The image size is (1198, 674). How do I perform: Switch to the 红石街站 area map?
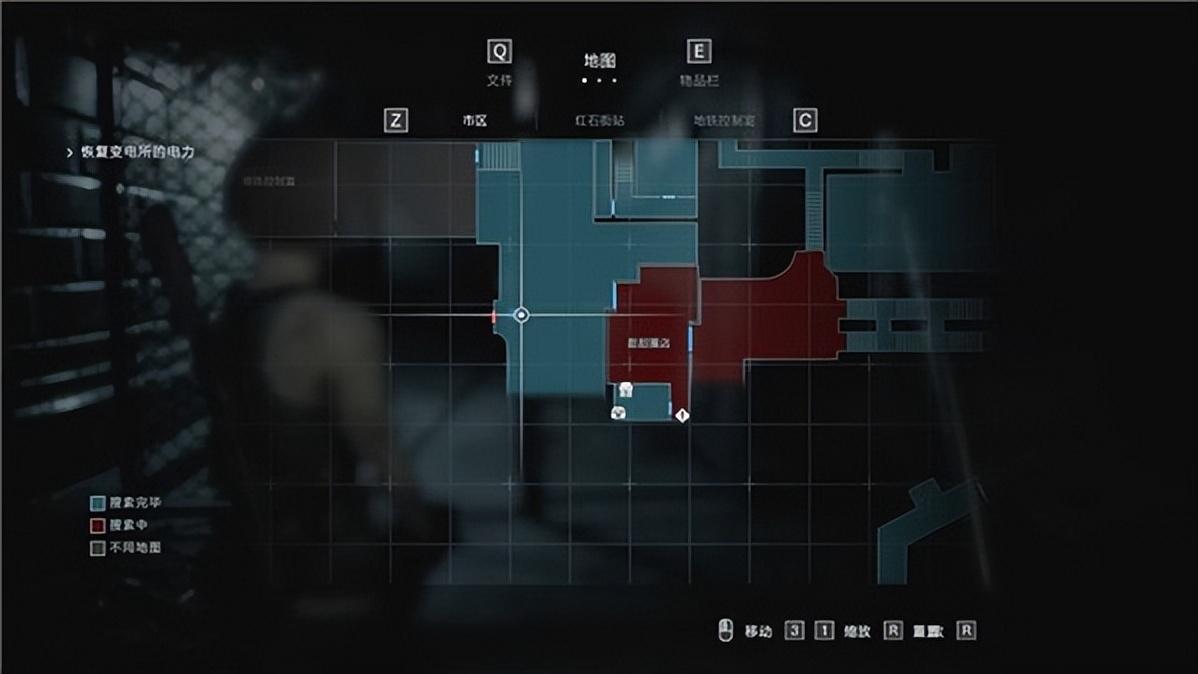tap(599, 121)
